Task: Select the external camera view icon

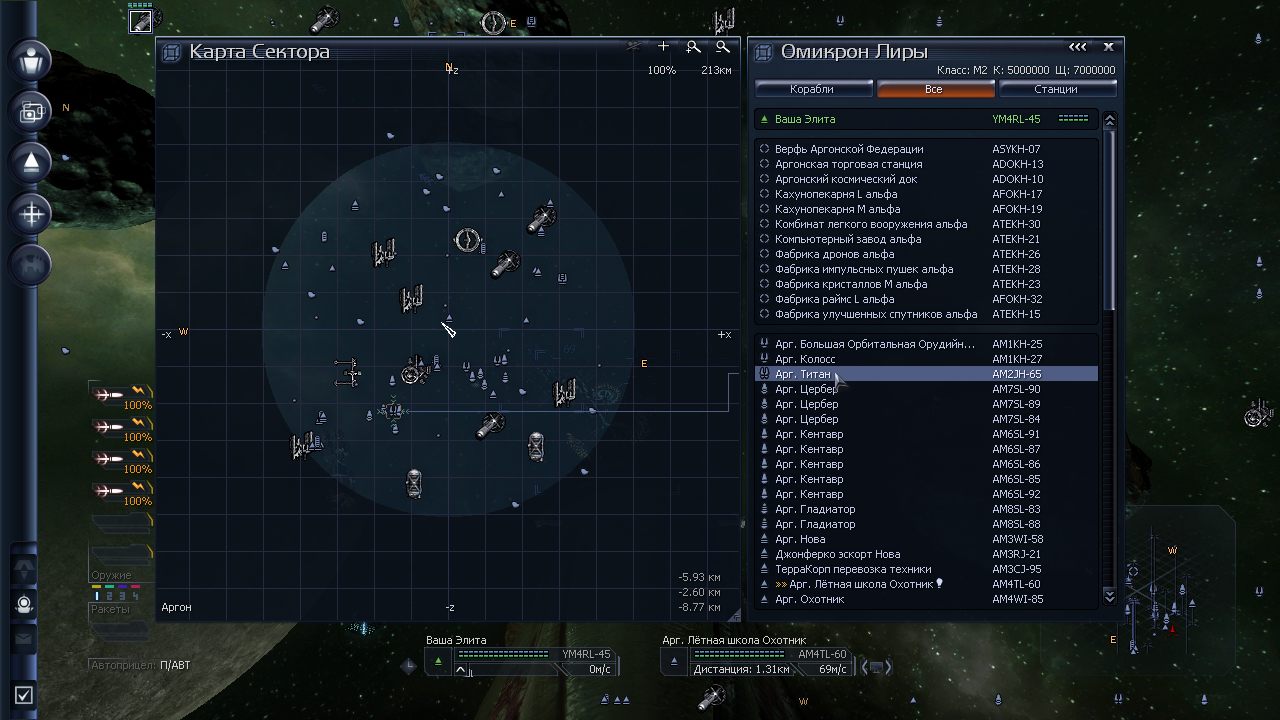Action: click(30, 112)
